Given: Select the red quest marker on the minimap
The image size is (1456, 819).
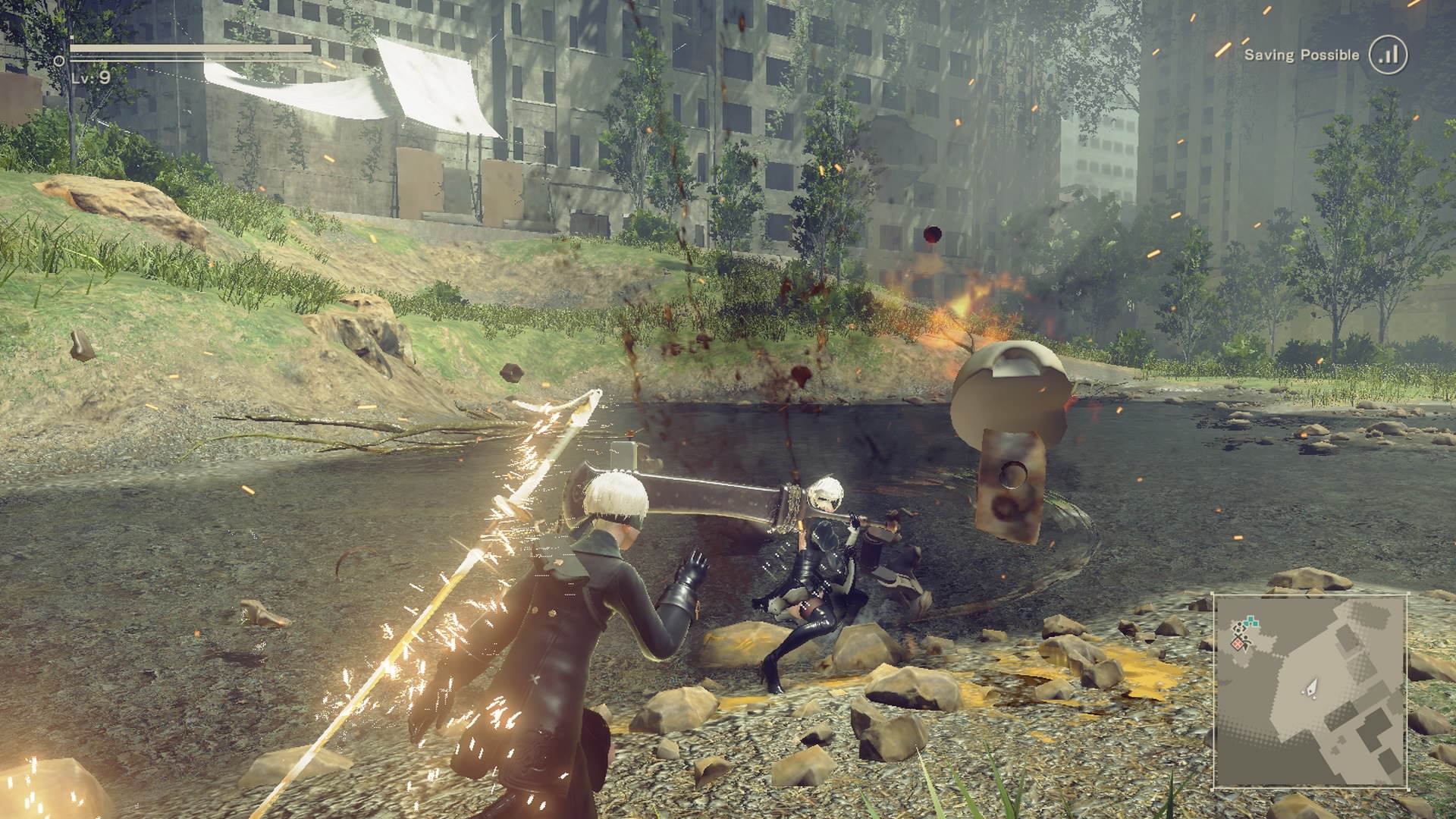Looking at the screenshot, I should click(1238, 642).
